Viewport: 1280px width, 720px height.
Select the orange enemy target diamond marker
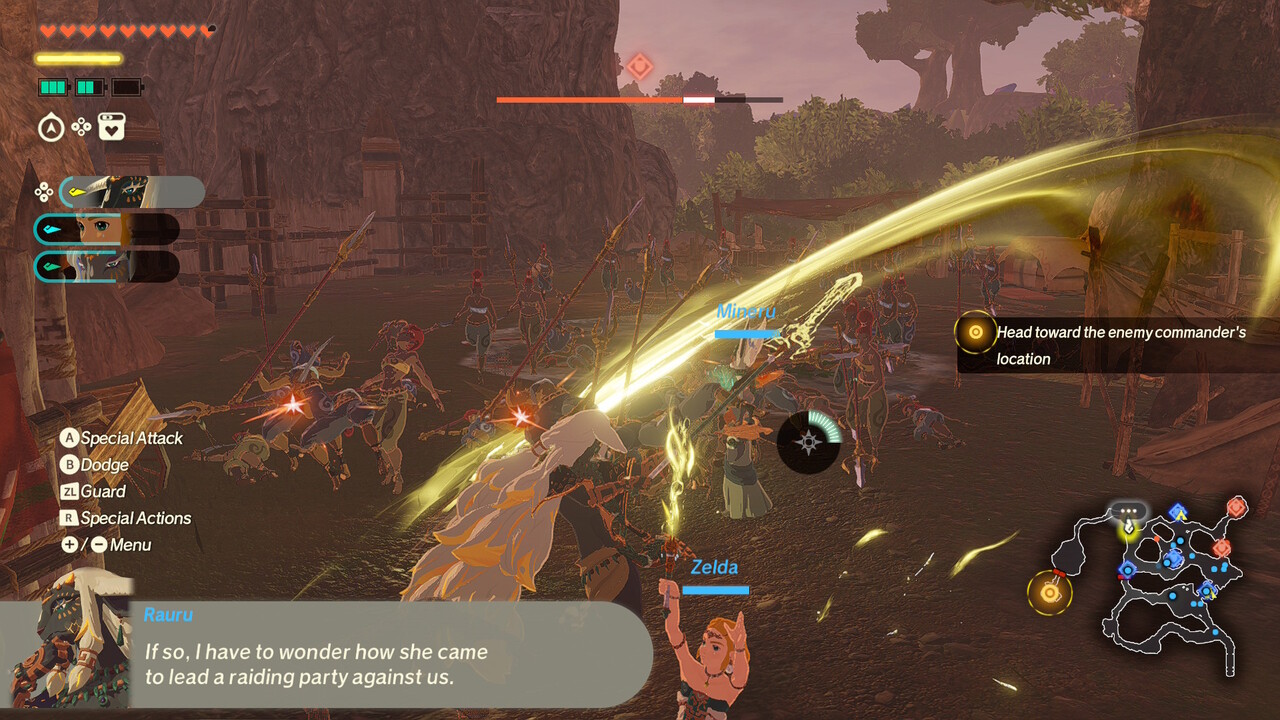pyautogui.click(x=639, y=67)
